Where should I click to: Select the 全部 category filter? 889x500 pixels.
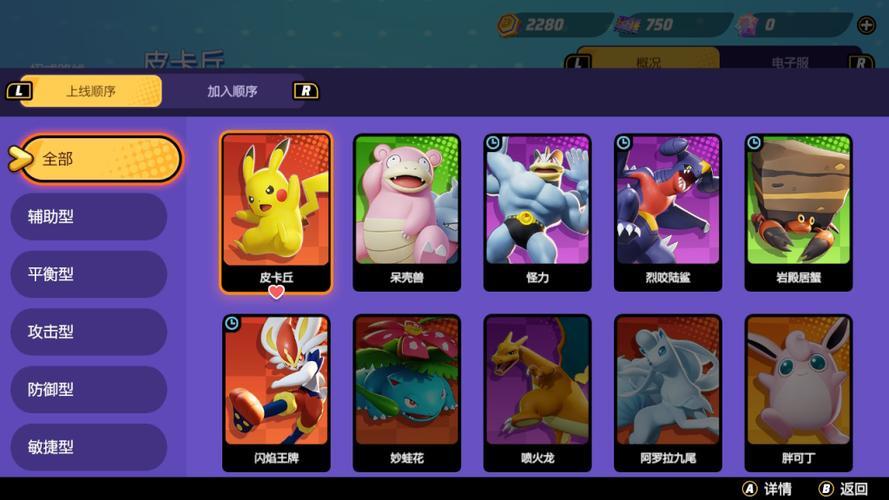pos(98,159)
